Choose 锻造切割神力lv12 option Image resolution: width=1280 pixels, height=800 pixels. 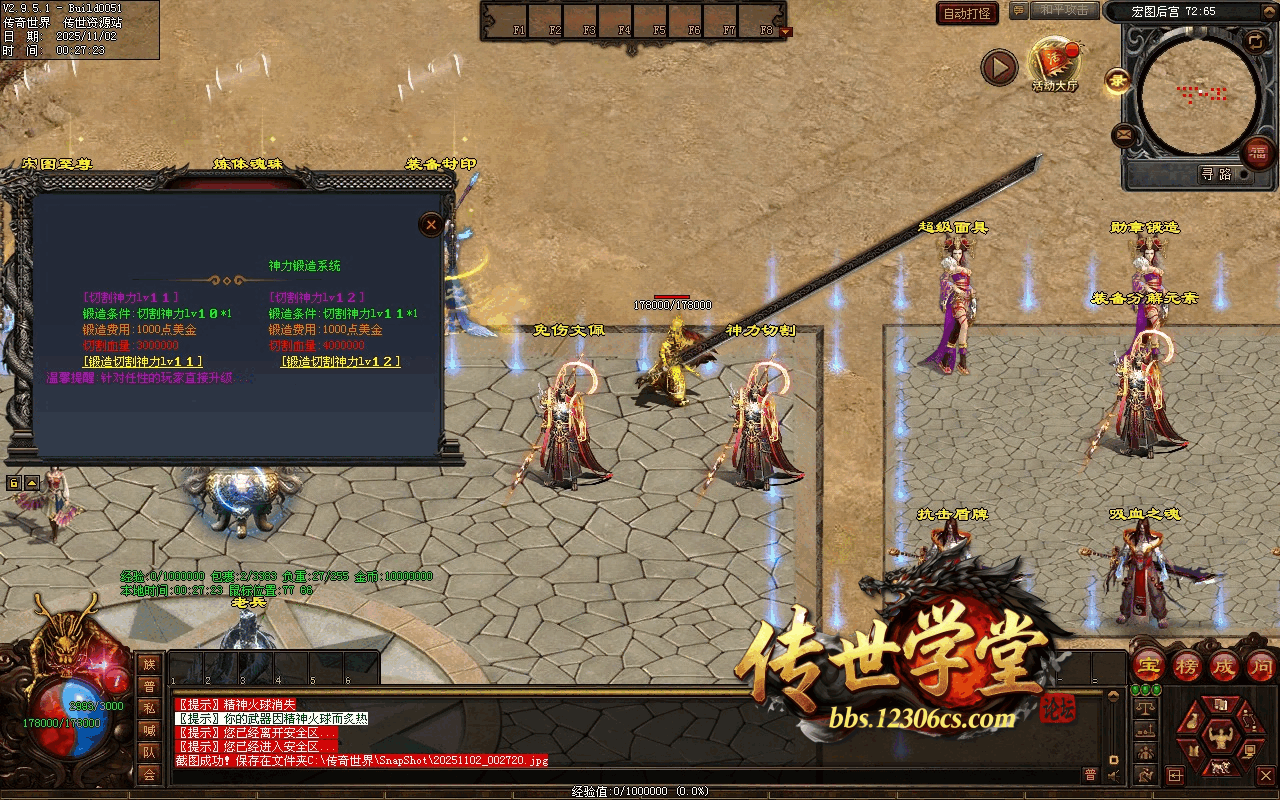click(340, 361)
